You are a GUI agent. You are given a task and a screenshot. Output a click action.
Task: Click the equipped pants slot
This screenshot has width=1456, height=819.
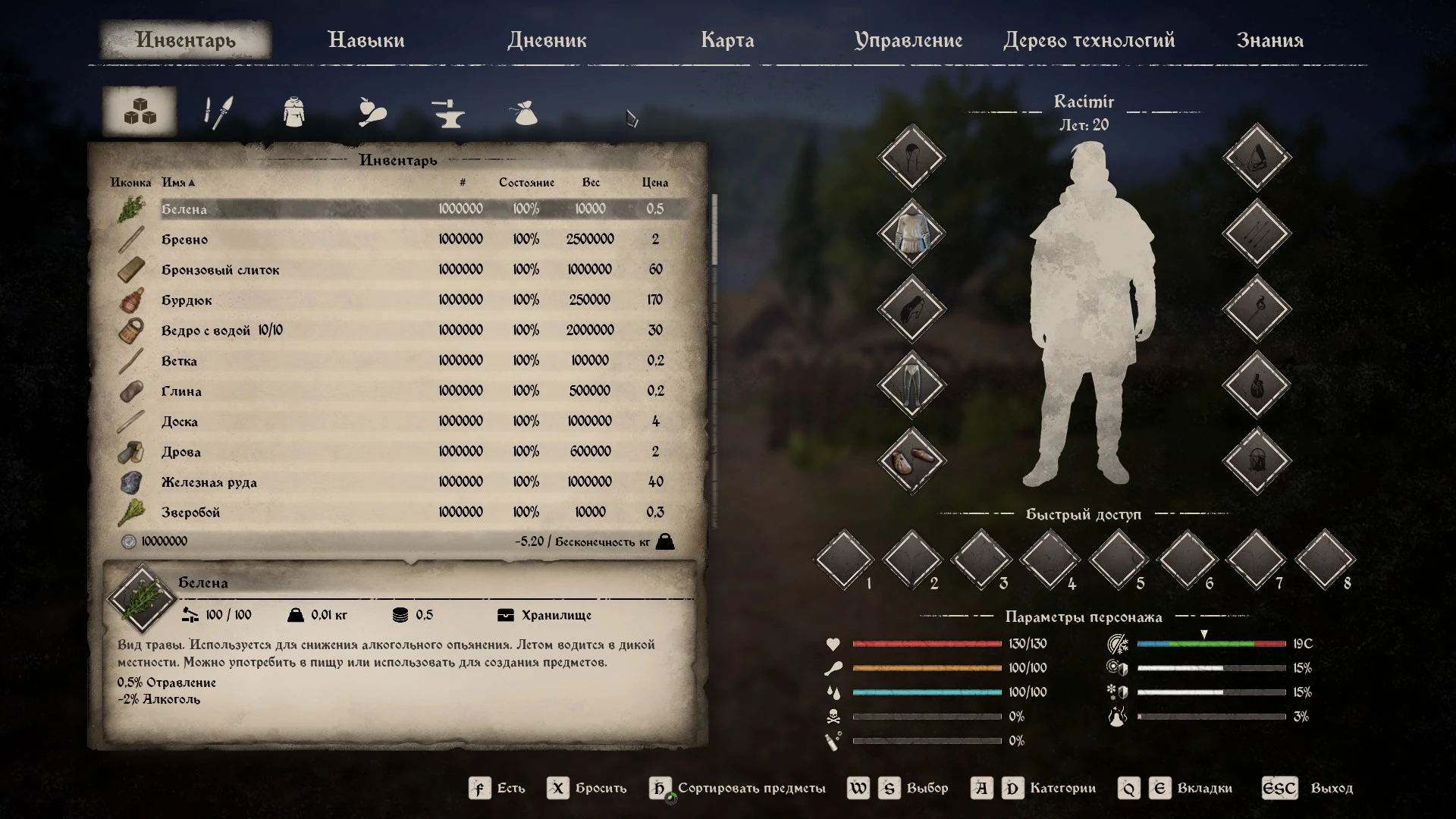pyautogui.click(x=911, y=384)
